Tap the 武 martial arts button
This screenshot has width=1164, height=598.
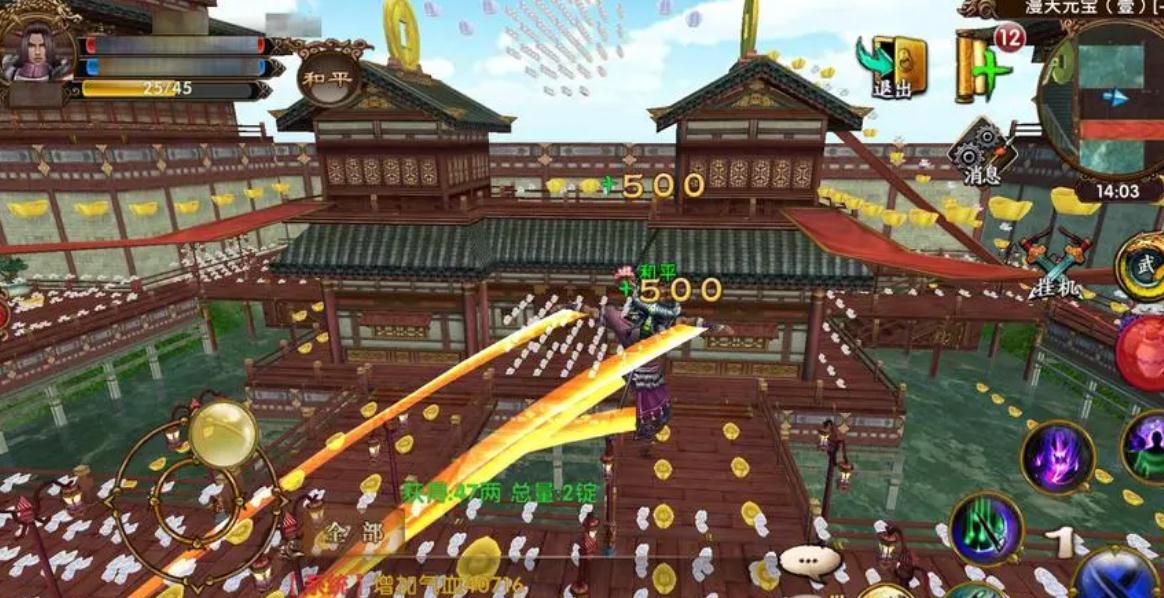point(1143,266)
